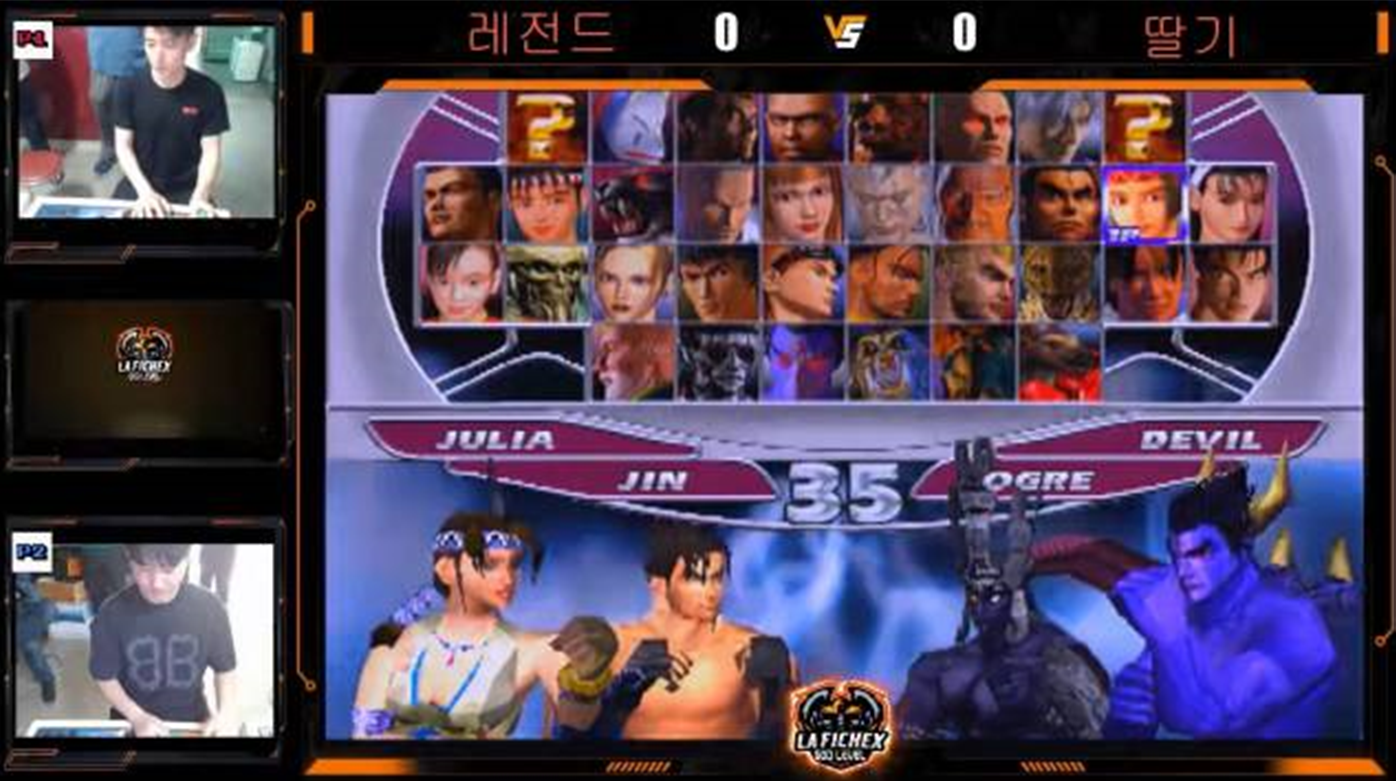This screenshot has height=781, width=1396.
Task: Select blonde Nina's portrait
Action: 631,283
